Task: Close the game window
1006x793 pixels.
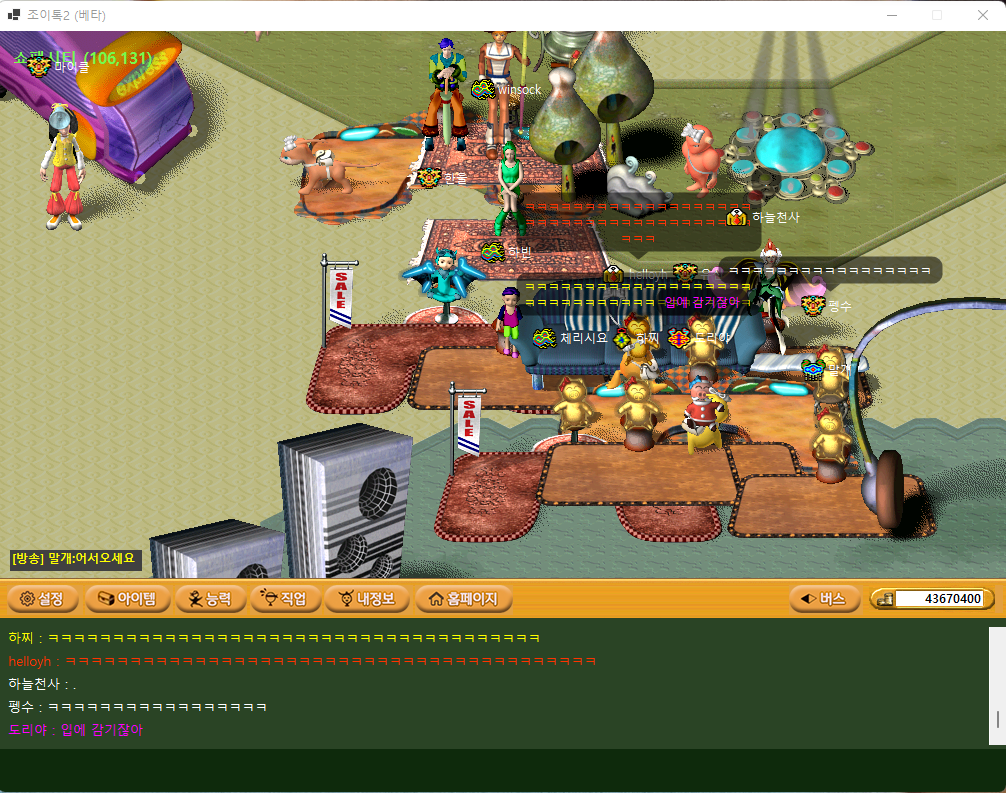Action: [x=982, y=15]
